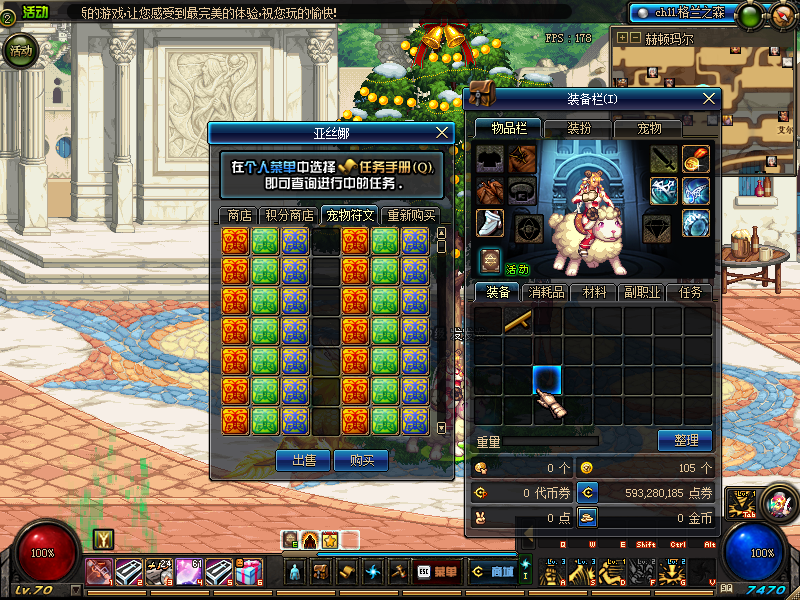Image resolution: width=800 pixels, height=600 pixels.
Task: Open the 积分商店 points shop tab
Action: (x=288, y=215)
